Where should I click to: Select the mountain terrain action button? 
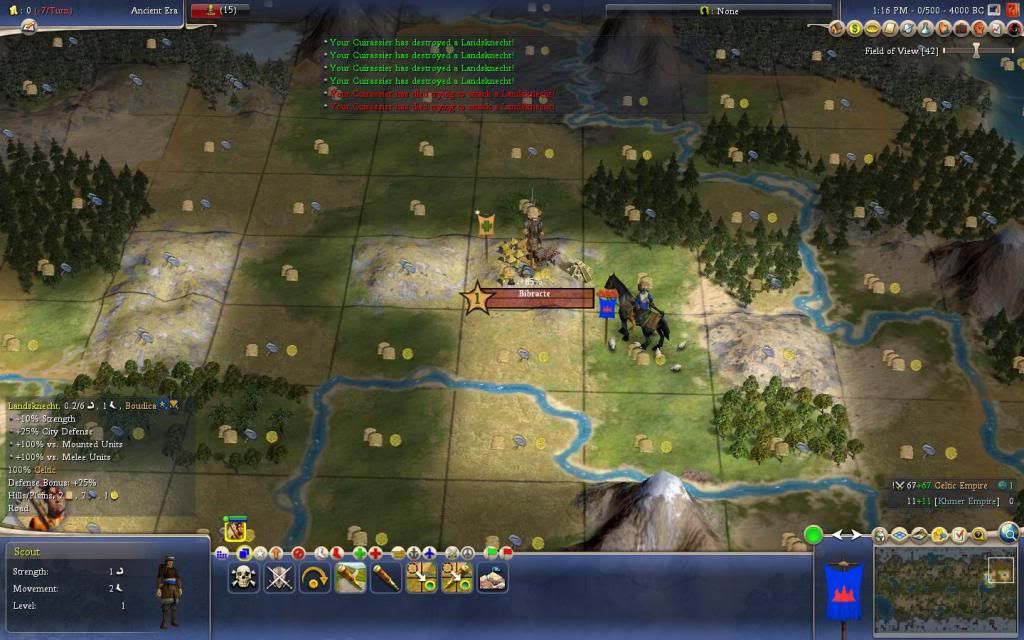tap(492, 577)
